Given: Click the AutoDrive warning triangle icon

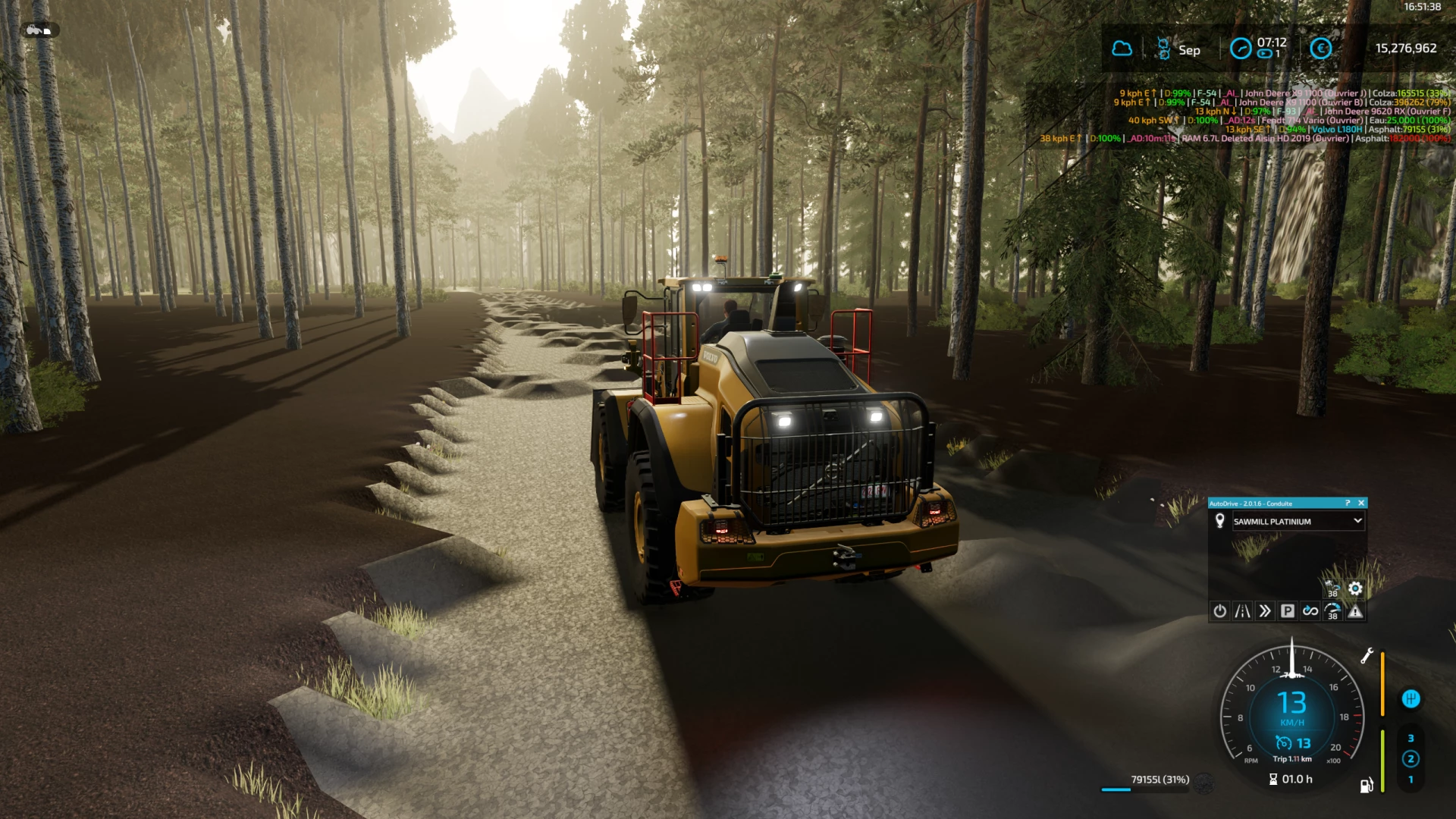Looking at the screenshot, I should [1355, 612].
